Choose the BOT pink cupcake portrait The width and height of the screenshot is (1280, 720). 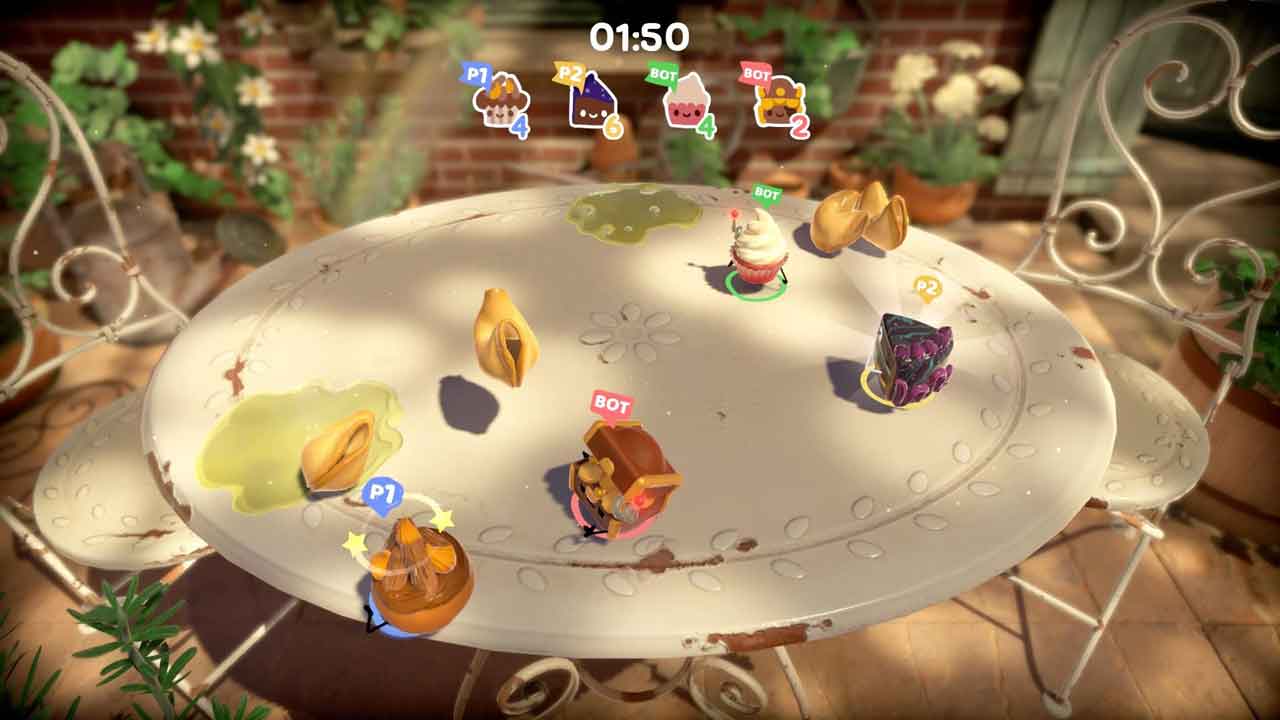pos(686,102)
